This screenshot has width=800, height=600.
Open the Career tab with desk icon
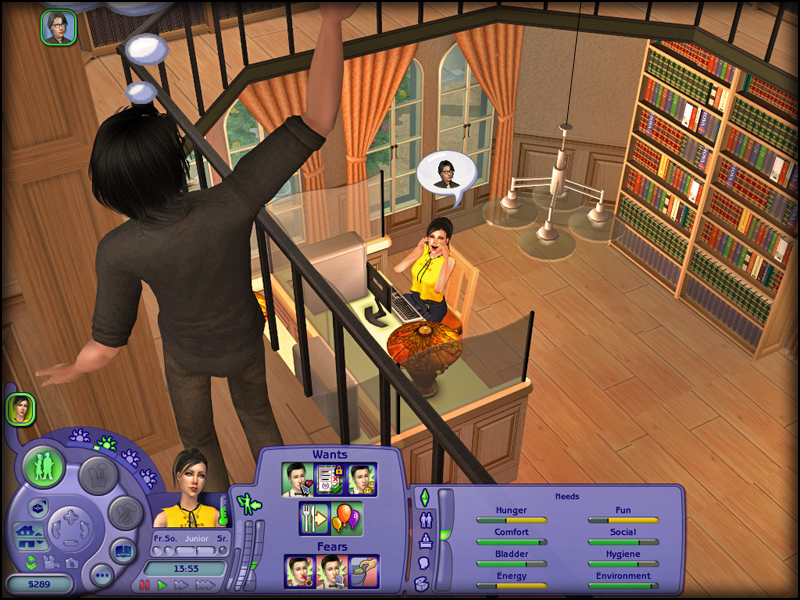(x=424, y=542)
